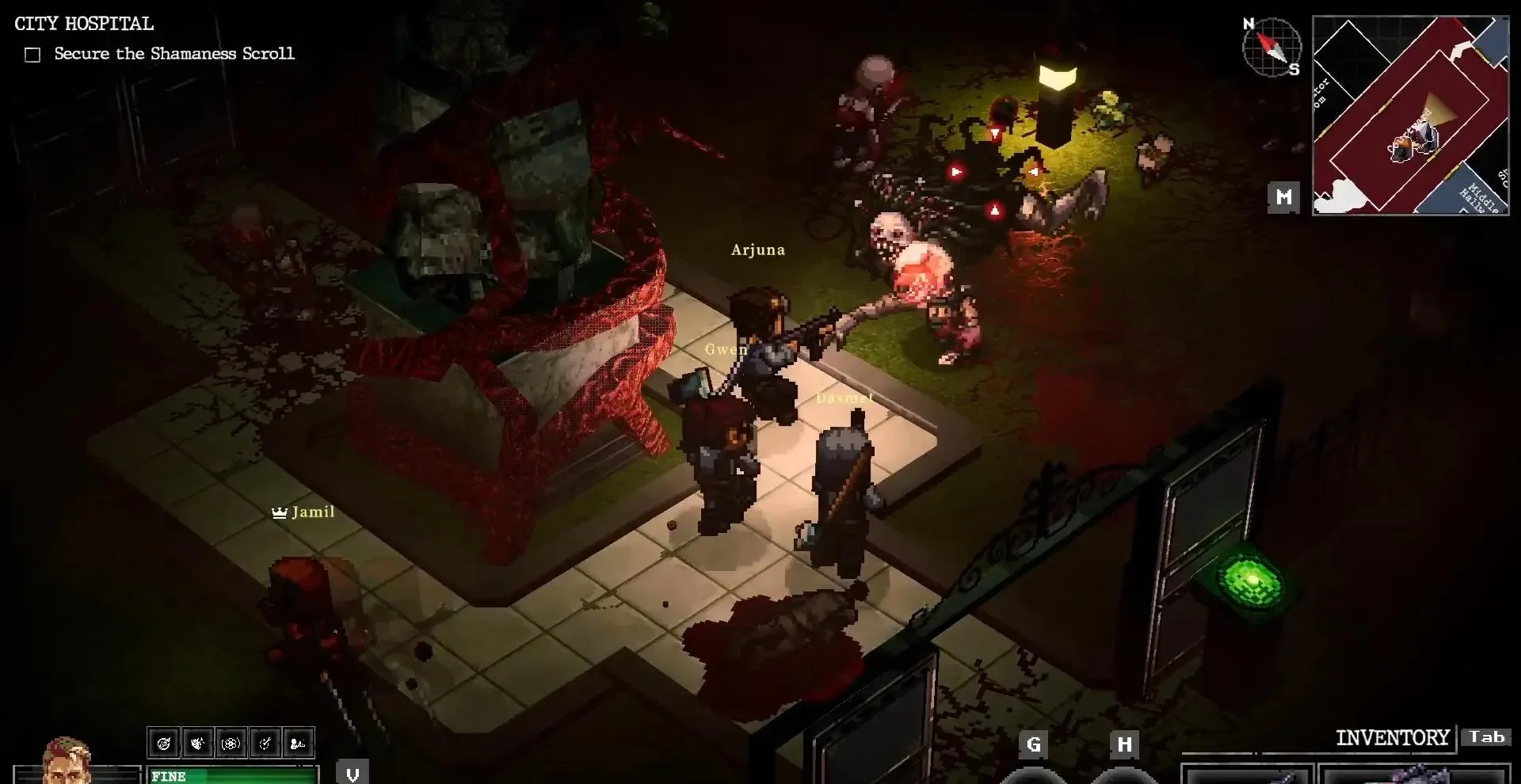
Task: Select the shield with sparkle status icon
Action: pos(197,743)
